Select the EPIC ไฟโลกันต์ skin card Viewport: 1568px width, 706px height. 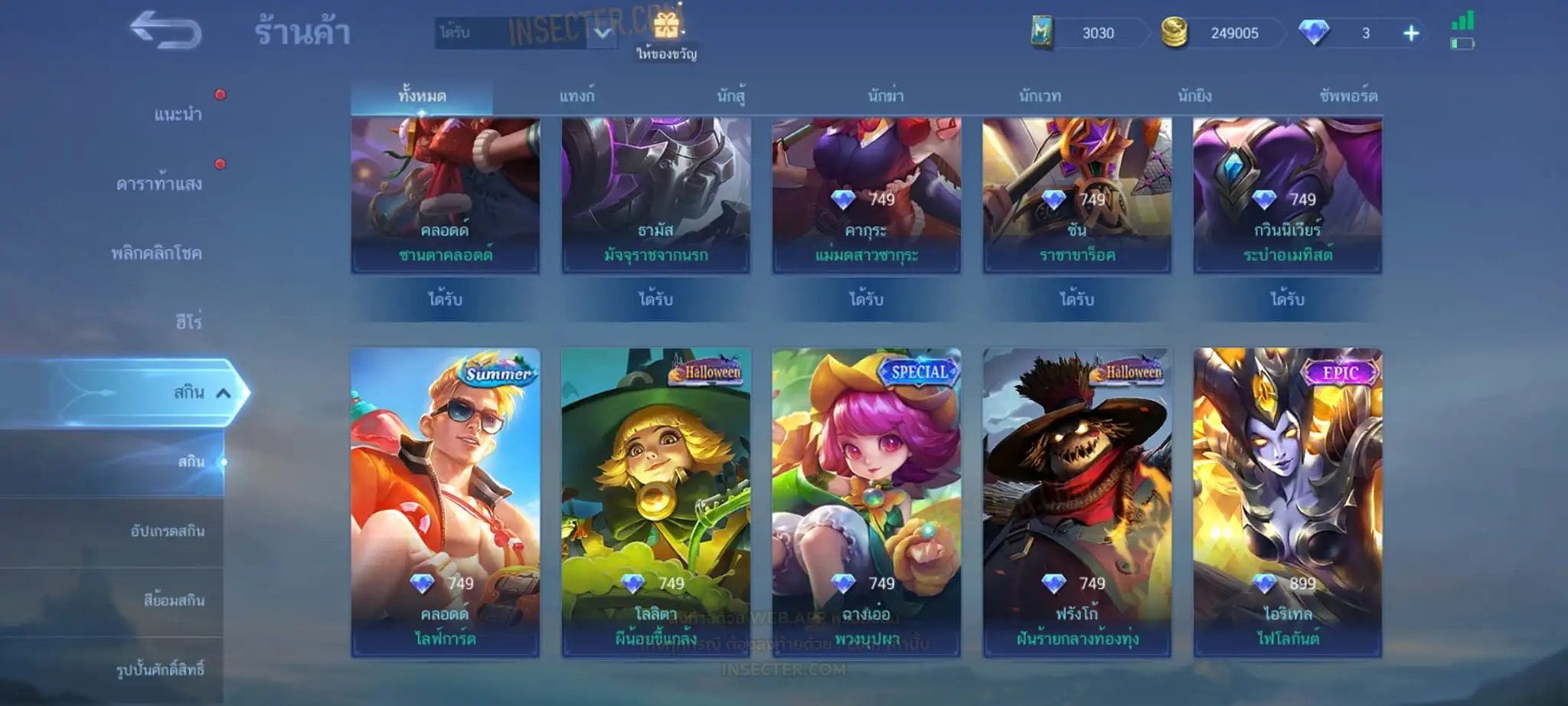(1287, 502)
